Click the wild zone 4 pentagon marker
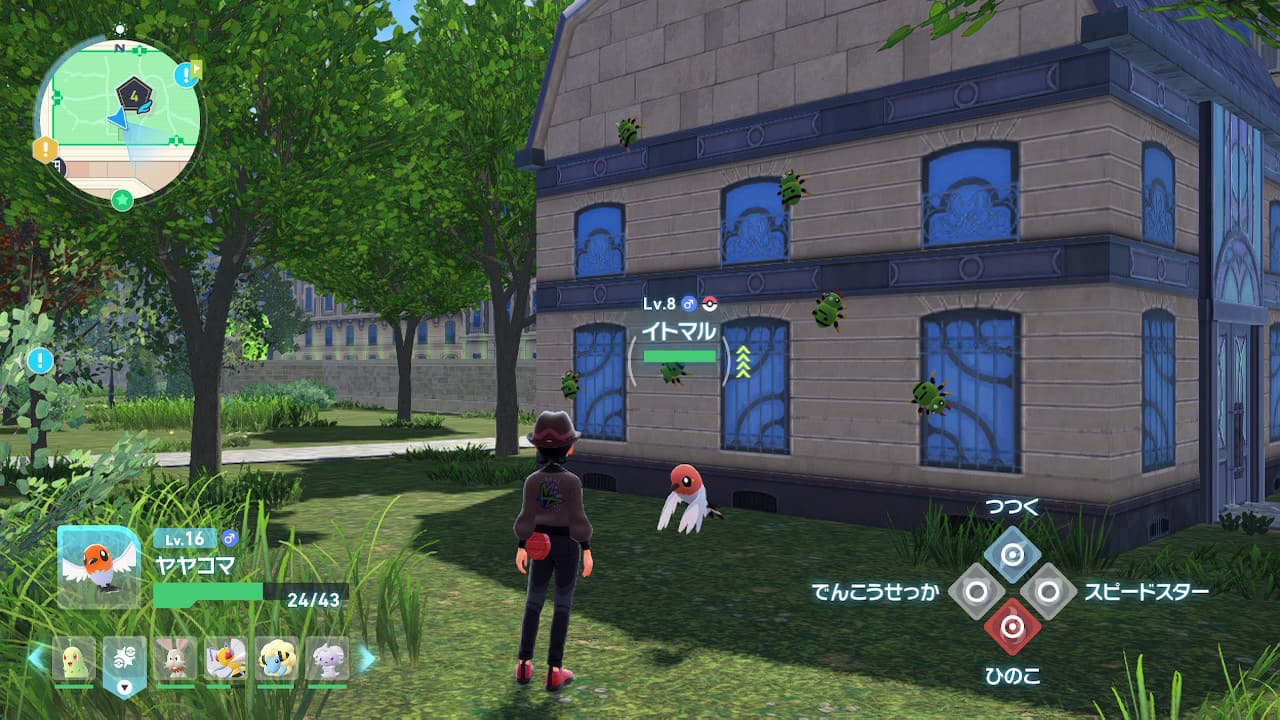The image size is (1280, 720). pos(132,94)
